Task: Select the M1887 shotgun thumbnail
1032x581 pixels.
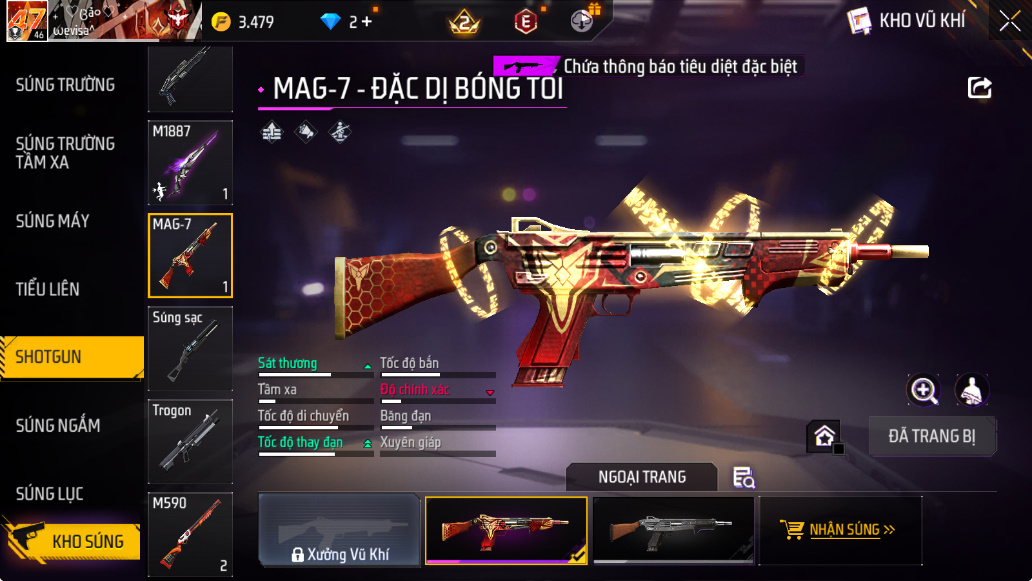Action: pyautogui.click(x=190, y=163)
